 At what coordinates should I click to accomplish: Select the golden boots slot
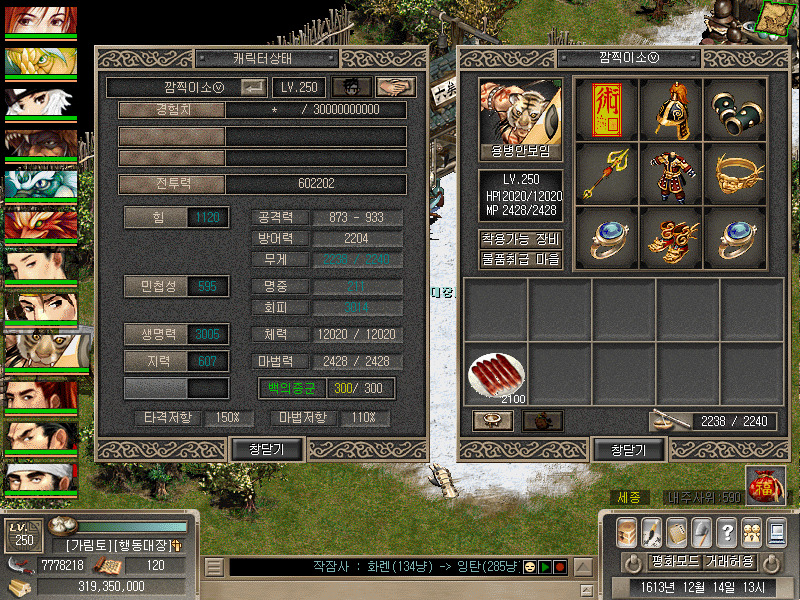(x=670, y=238)
